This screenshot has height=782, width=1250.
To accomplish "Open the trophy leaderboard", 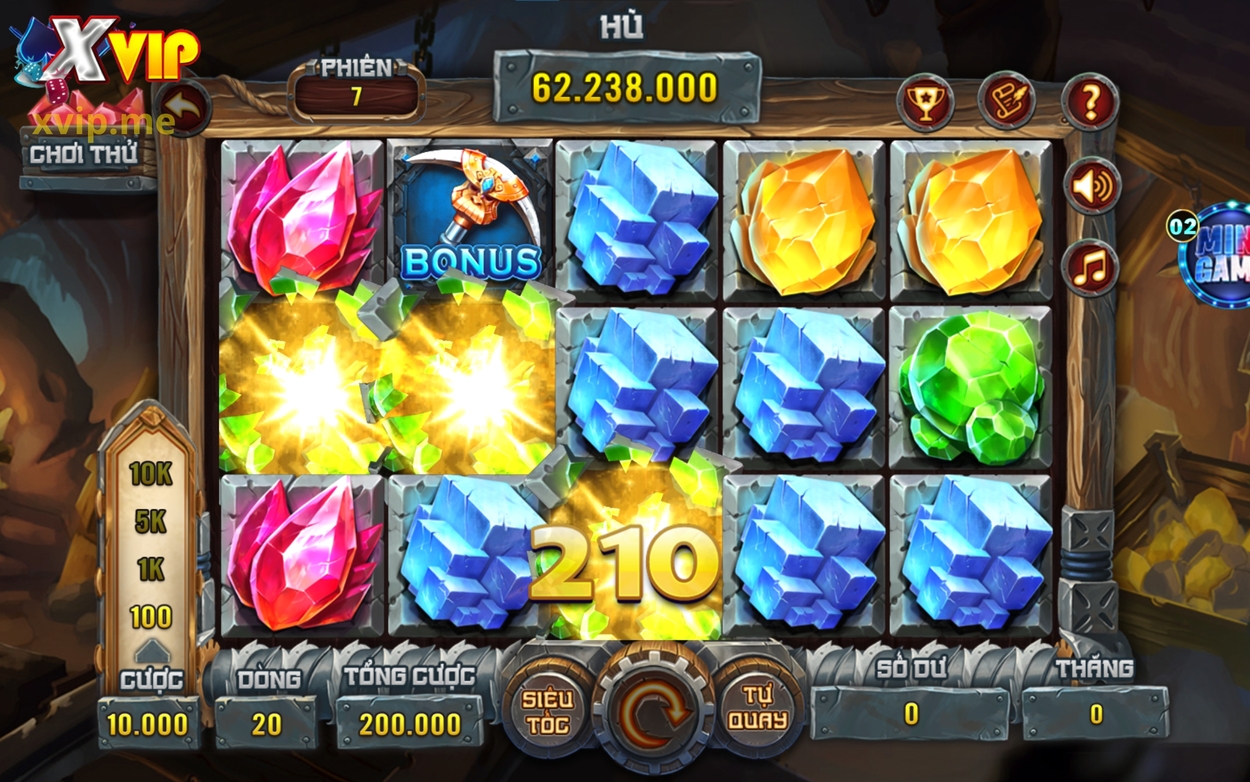I will [924, 102].
